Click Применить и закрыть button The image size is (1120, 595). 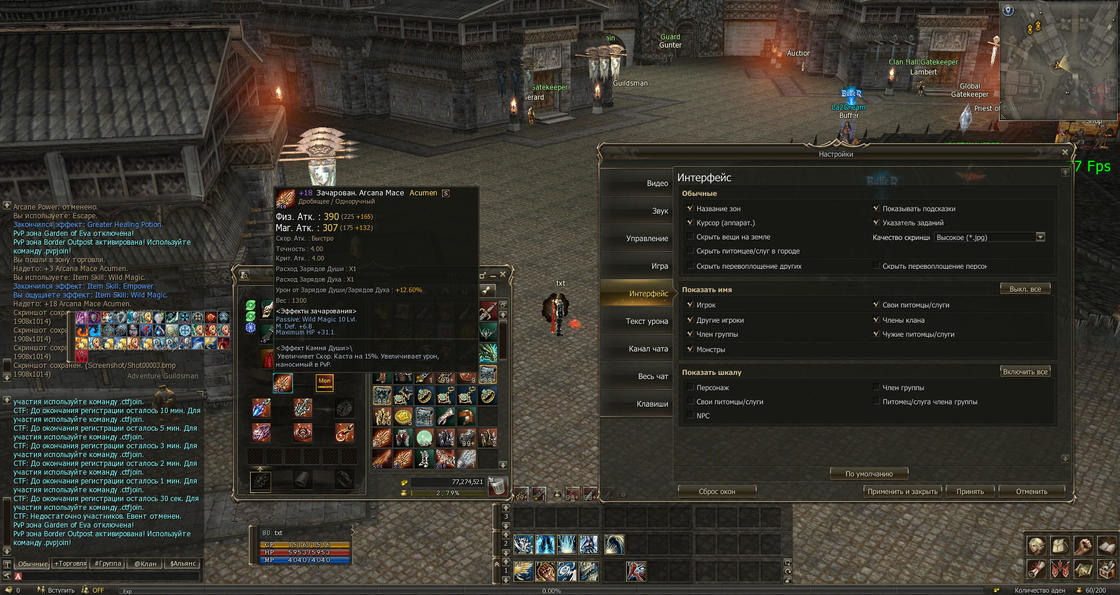902,491
